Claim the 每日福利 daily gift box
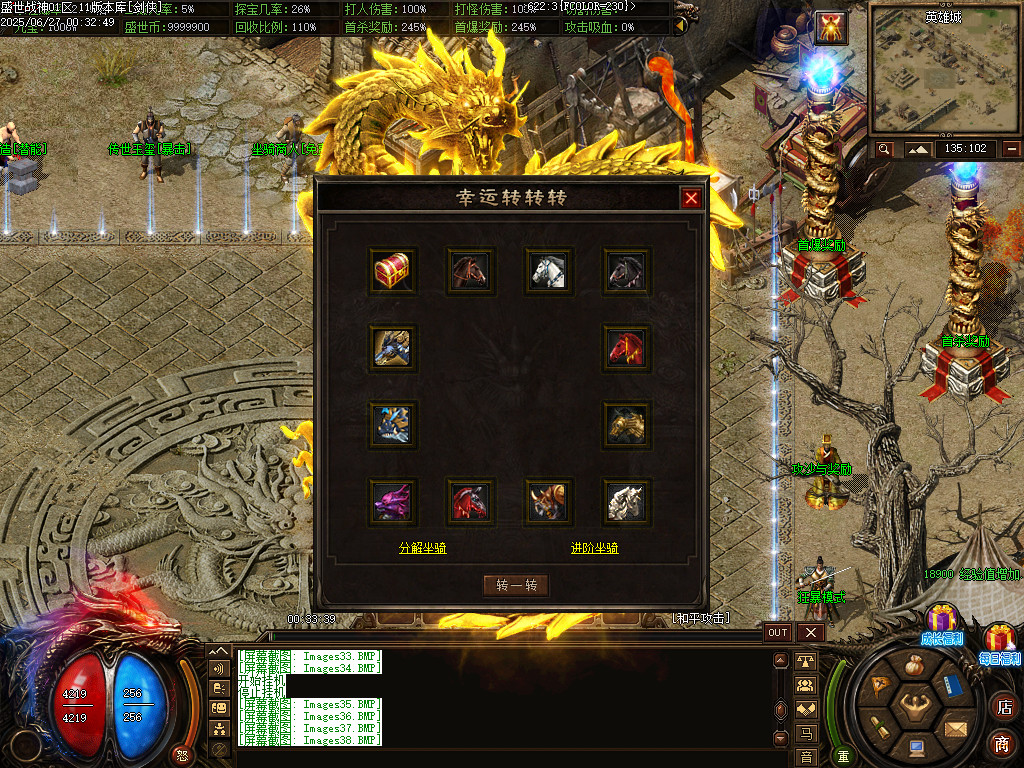 point(999,641)
